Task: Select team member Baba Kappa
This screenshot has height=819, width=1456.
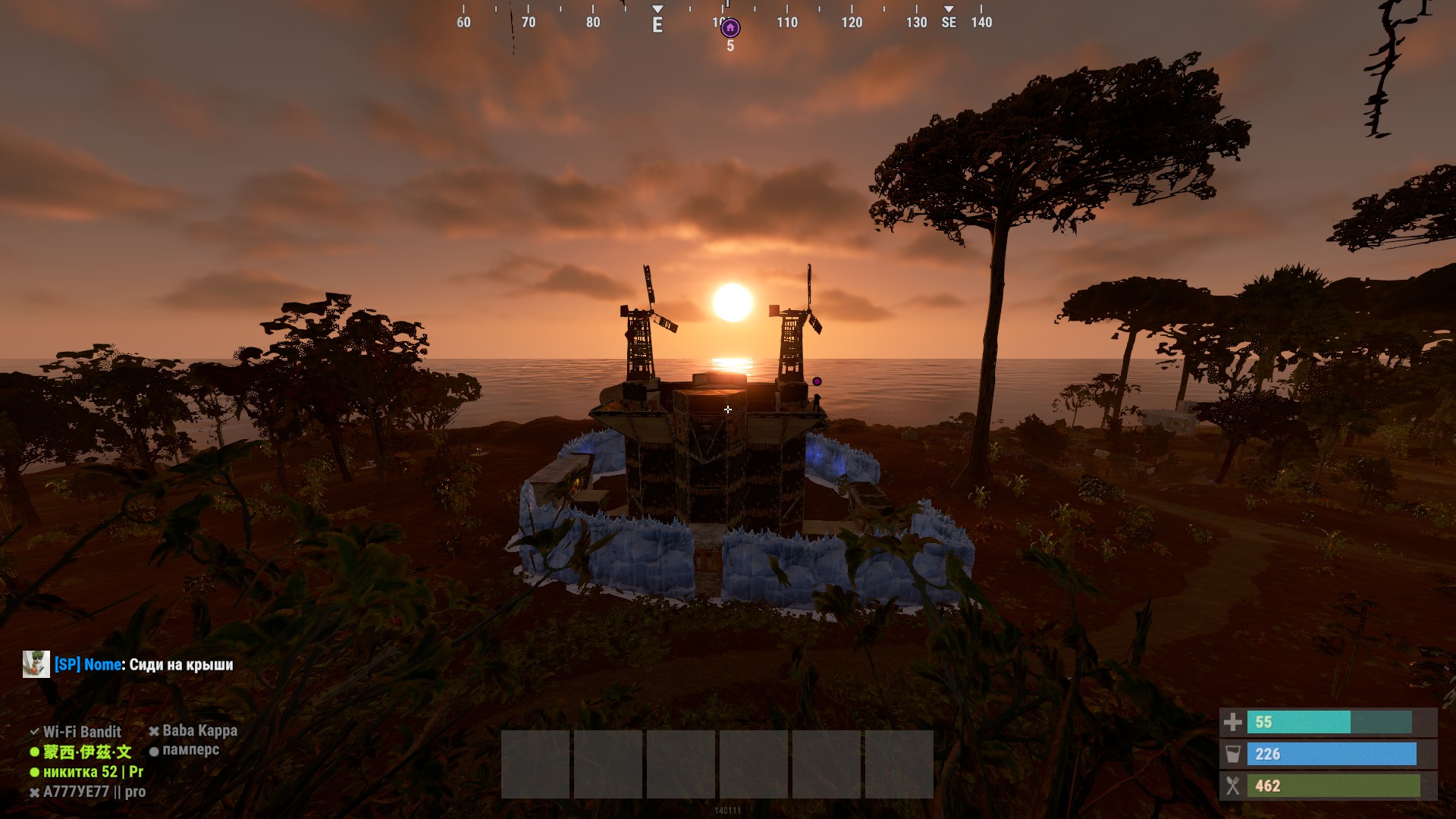Action: coord(199,731)
